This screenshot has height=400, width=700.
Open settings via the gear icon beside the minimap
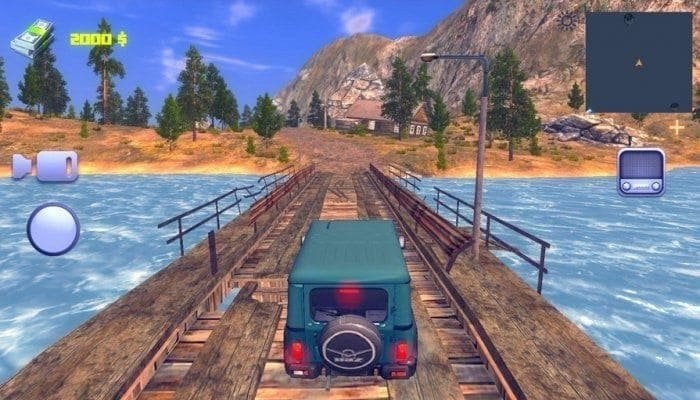(568, 21)
